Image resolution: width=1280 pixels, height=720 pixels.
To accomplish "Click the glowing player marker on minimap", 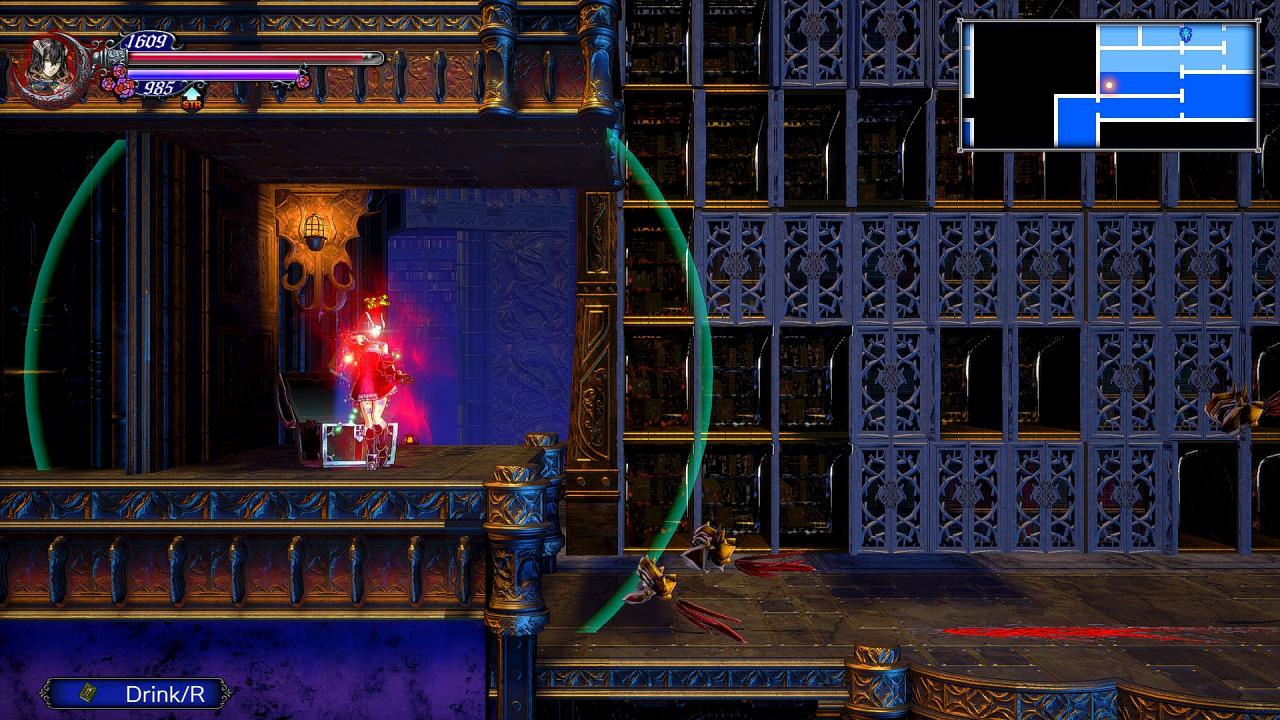I will tap(1108, 86).
